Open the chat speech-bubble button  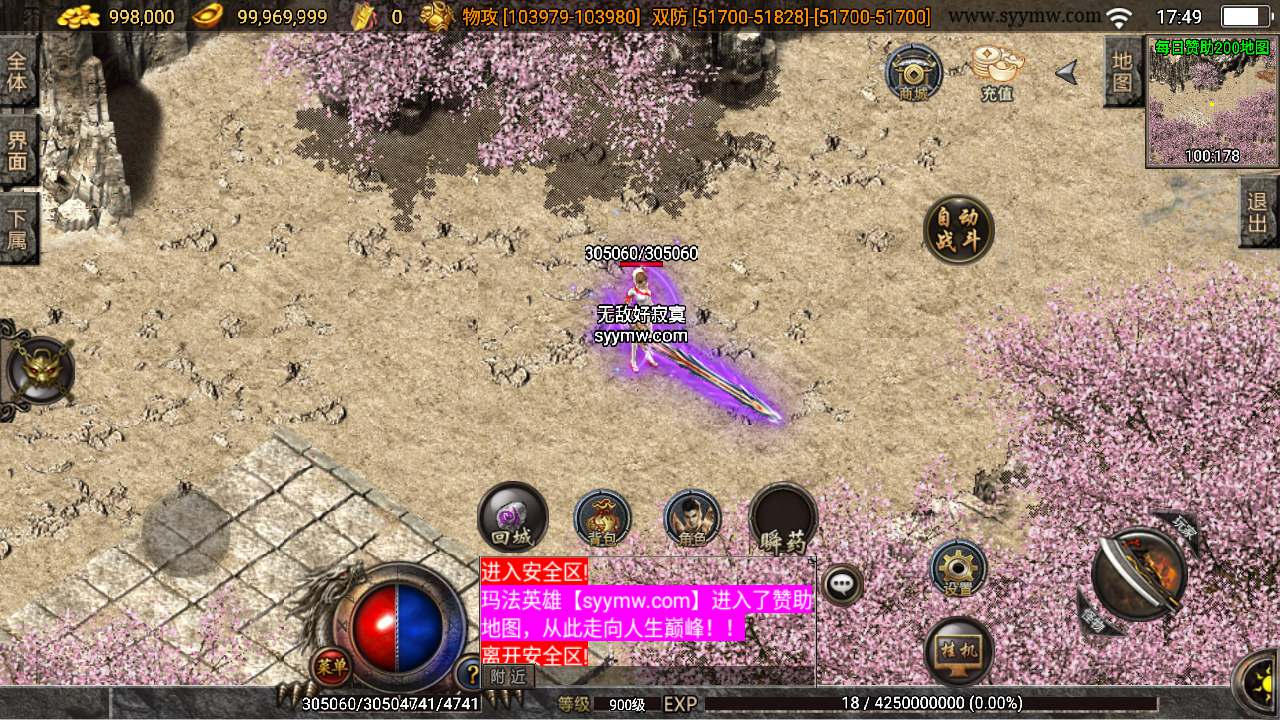click(x=843, y=584)
